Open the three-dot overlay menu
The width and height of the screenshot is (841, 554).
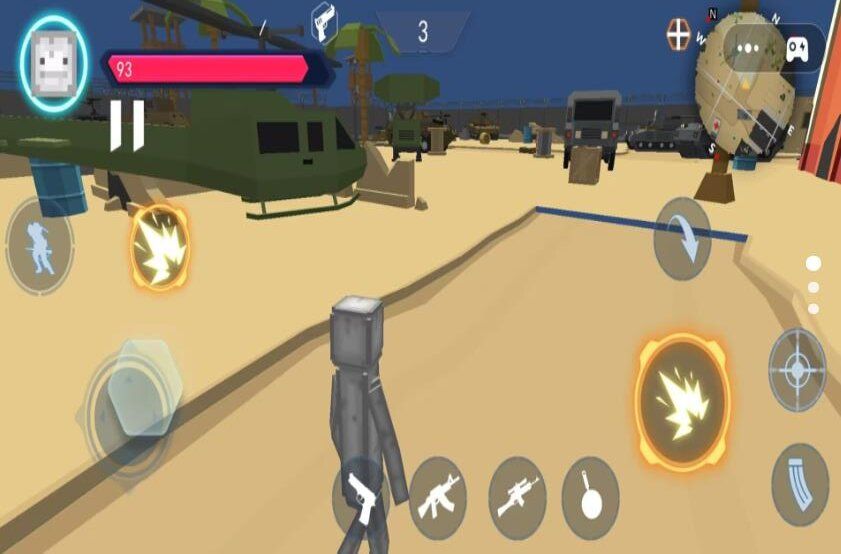pos(746,49)
